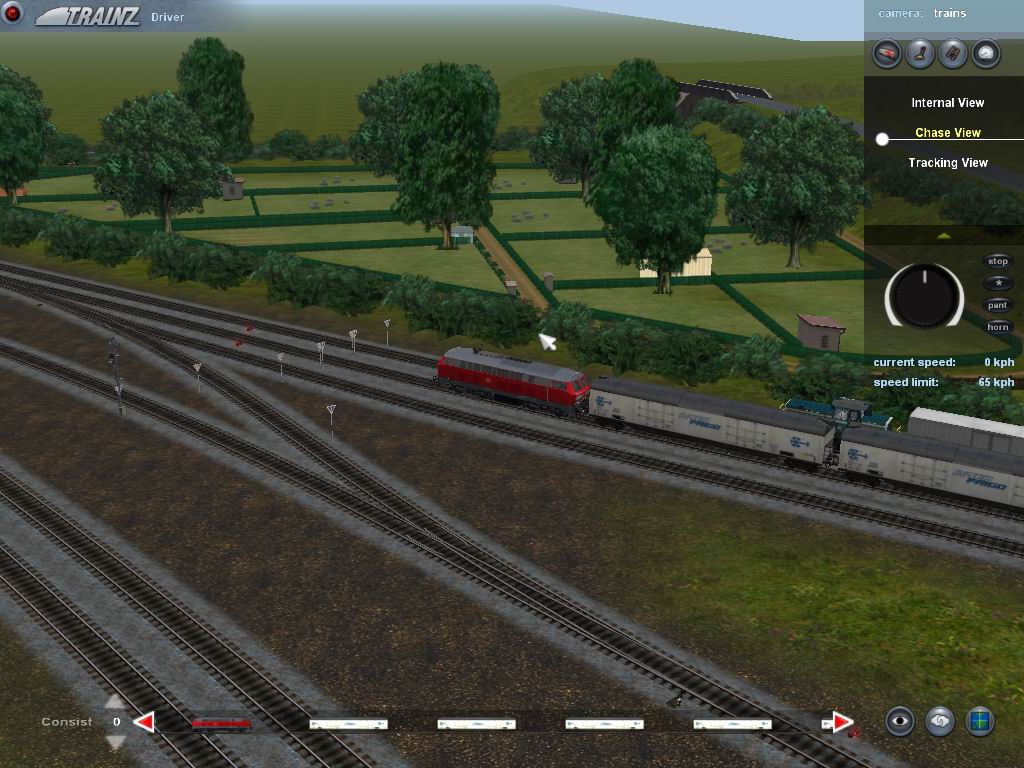Select the speedometer gauge icon
This screenshot has width=1024, height=768.
tap(986, 53)
